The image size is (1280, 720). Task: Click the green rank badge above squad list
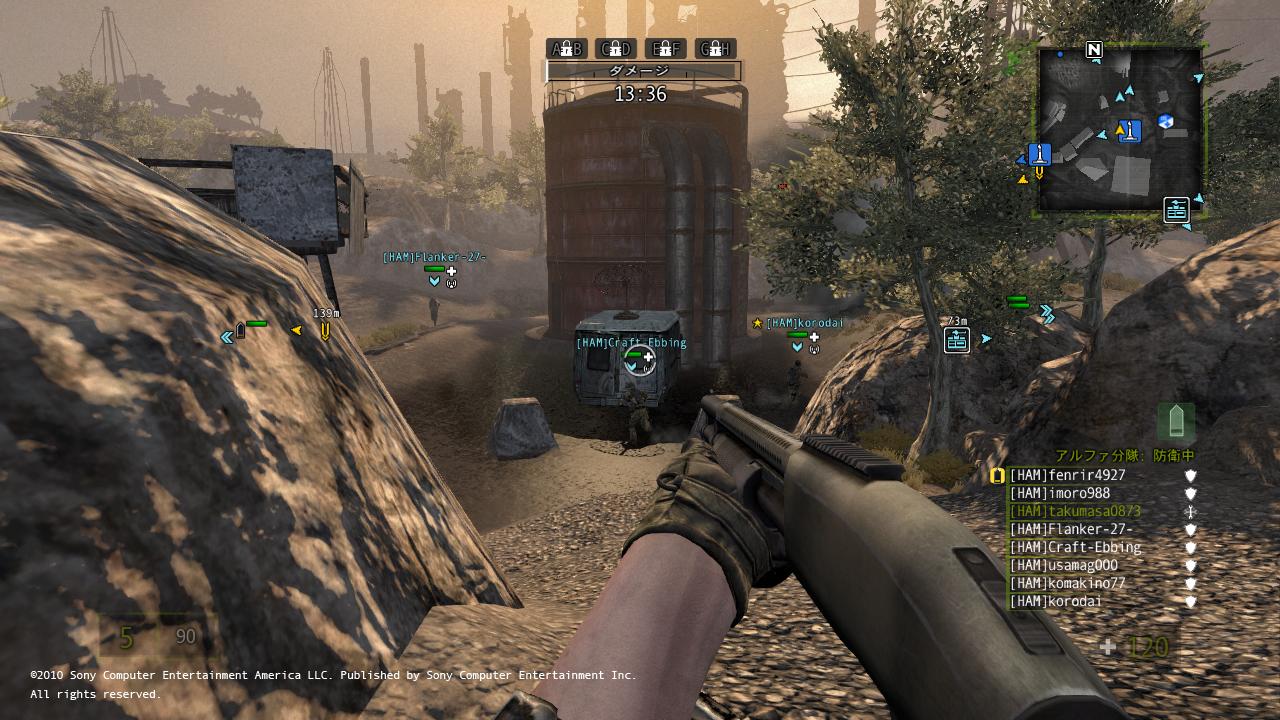click(1175, 421)
